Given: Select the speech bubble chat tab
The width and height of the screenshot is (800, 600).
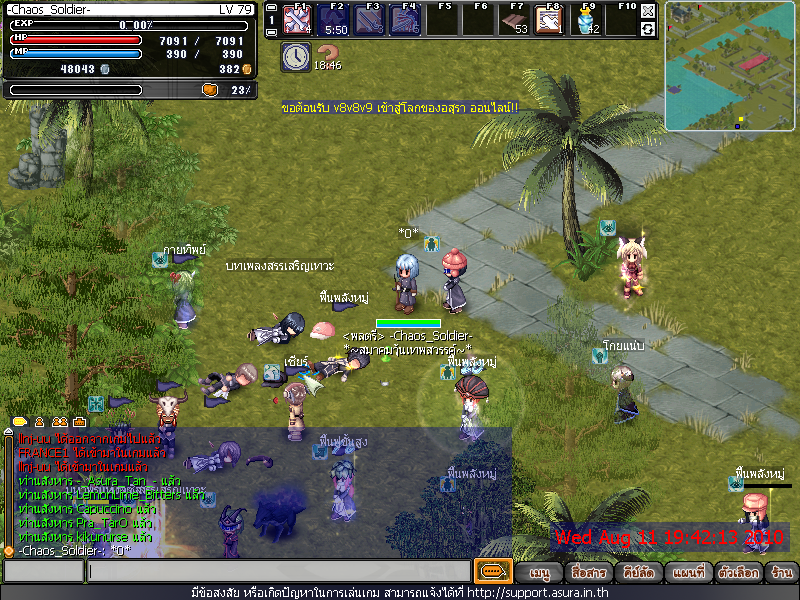Looking at the screenshot, I should point(19,422).
